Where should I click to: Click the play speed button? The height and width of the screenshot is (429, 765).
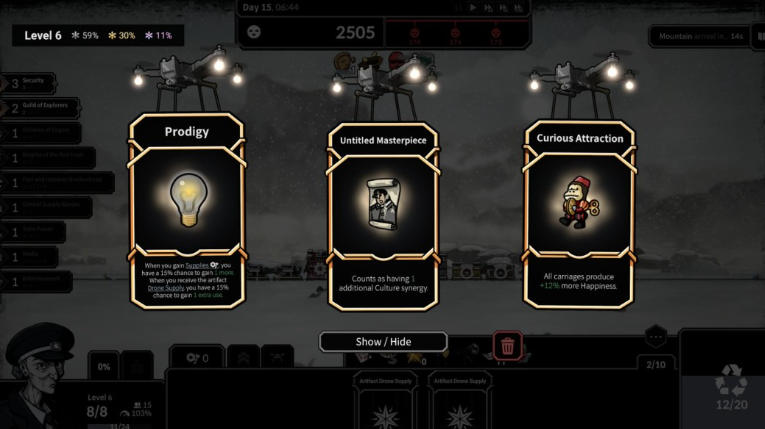tap(474, 8)
